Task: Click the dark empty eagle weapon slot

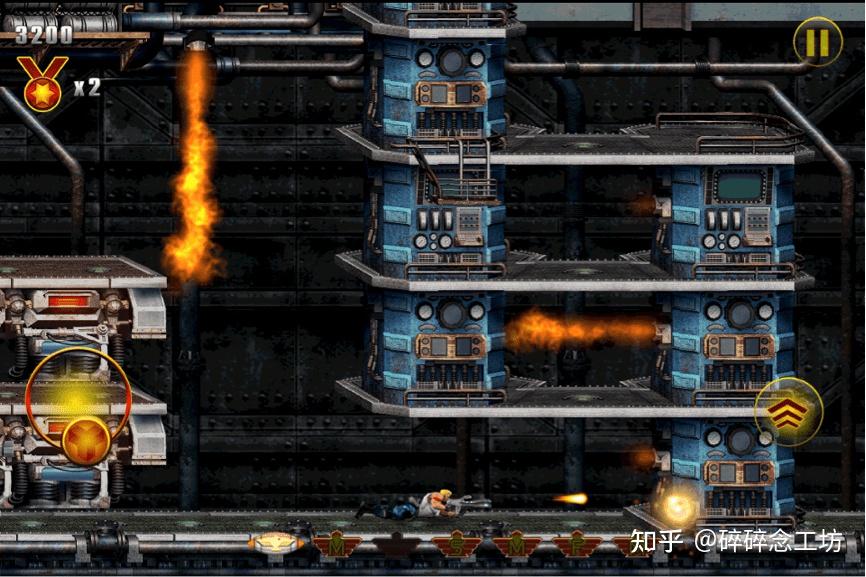Action: (x=396, y=546)
